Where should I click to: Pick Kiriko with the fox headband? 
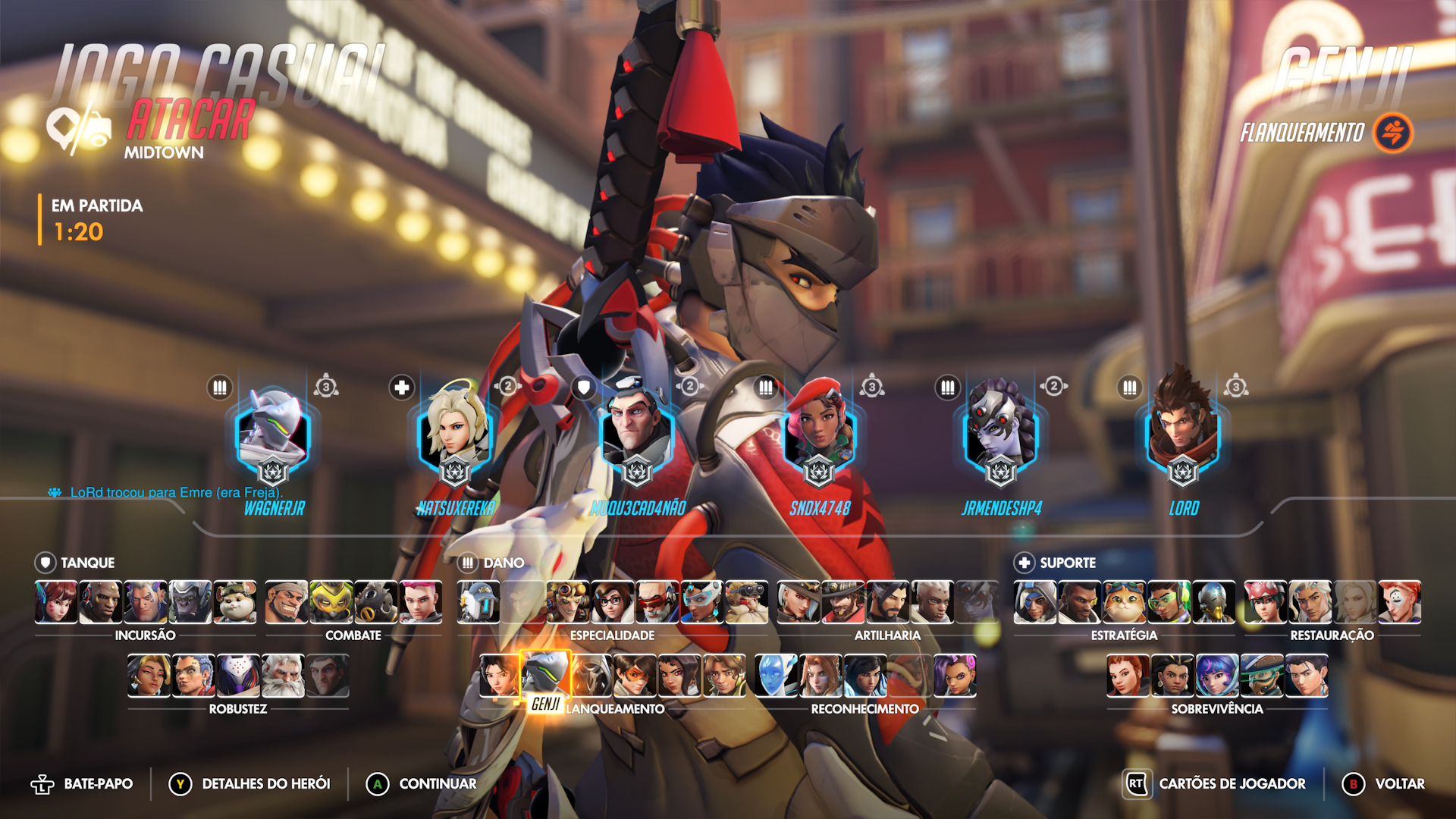tap(1266, 601)
